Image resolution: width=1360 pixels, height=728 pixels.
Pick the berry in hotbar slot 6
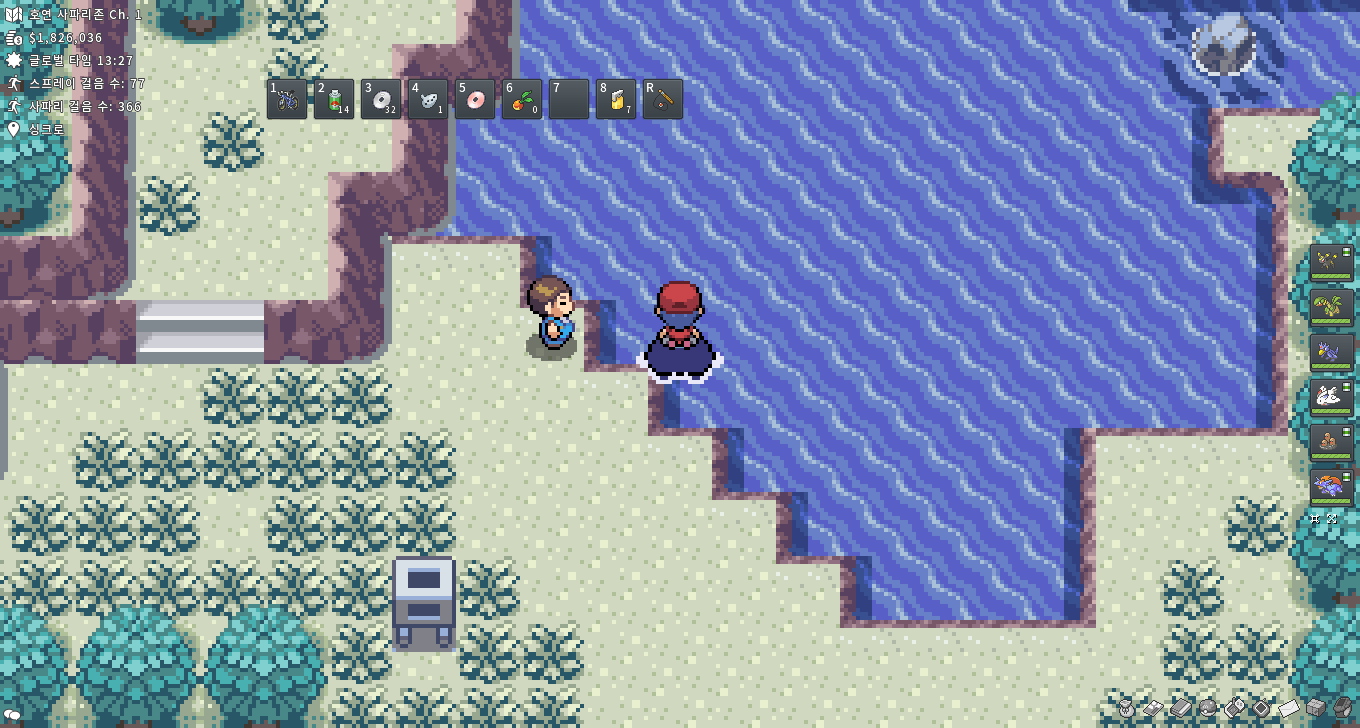pos(522,99)
